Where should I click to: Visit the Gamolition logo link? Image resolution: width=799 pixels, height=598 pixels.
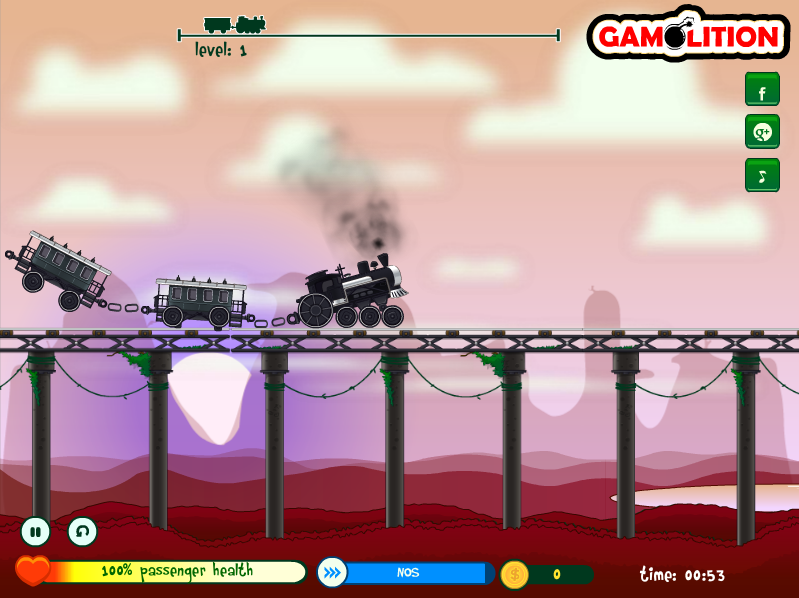tap(688, 37)
